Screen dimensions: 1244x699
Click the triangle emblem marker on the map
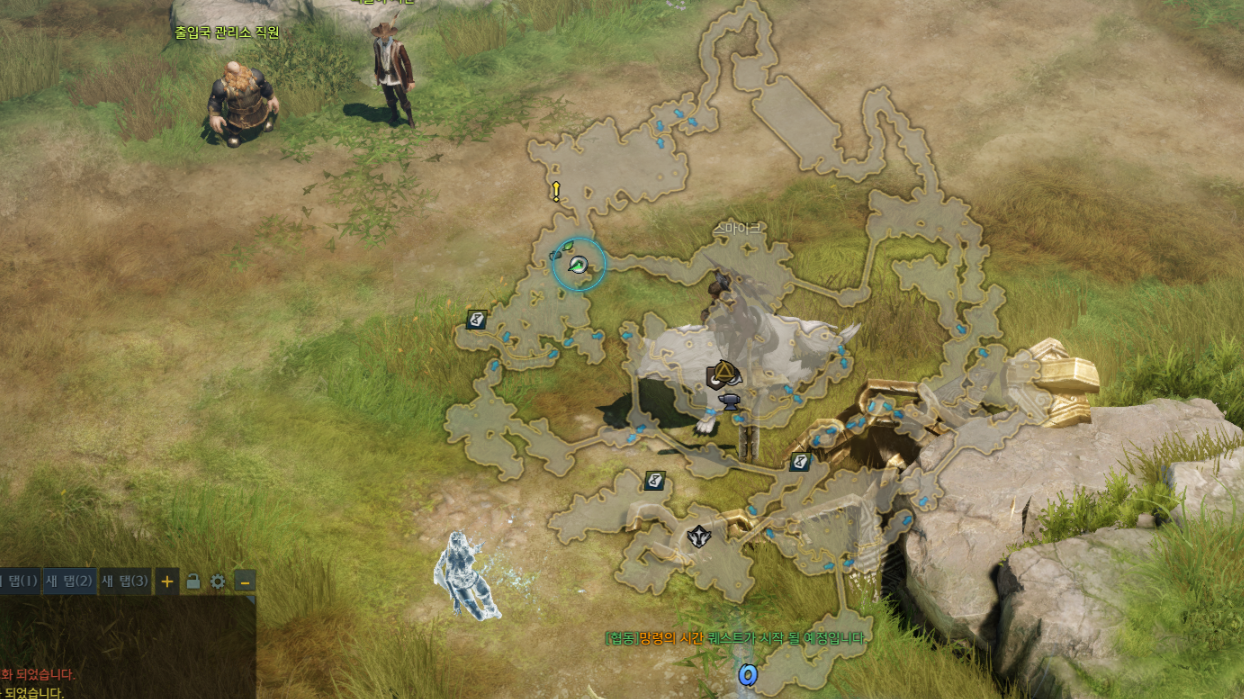coord(722,376)
